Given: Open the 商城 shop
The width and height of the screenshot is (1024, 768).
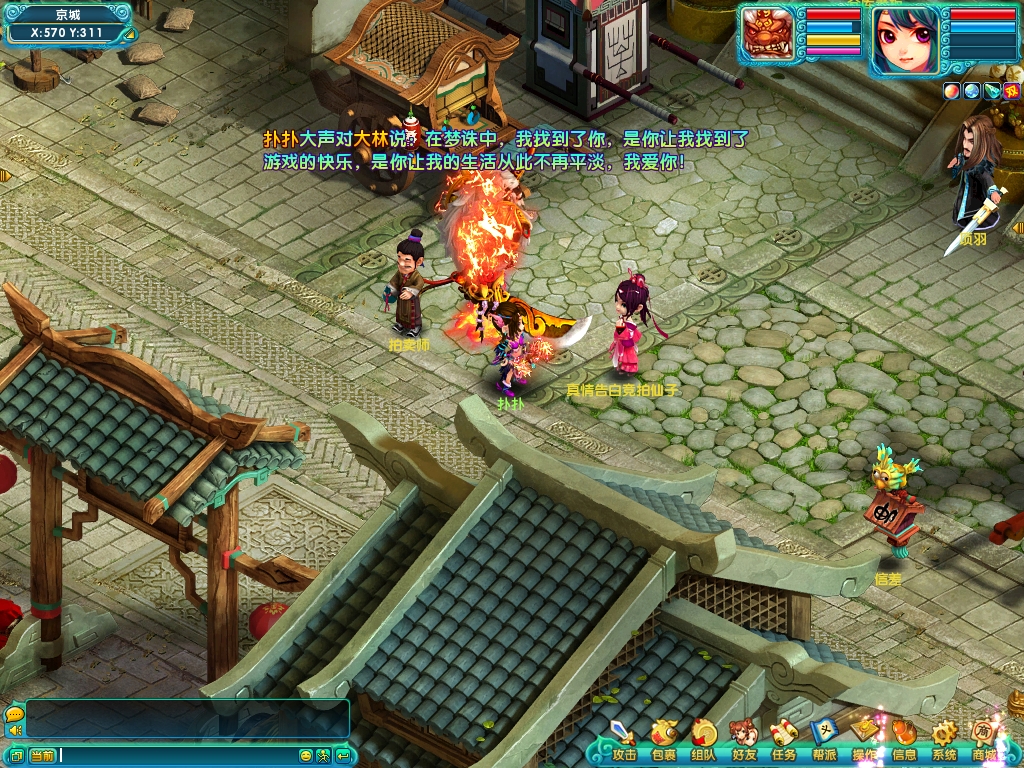Looking at the screenshot, I should coord(985,740).
